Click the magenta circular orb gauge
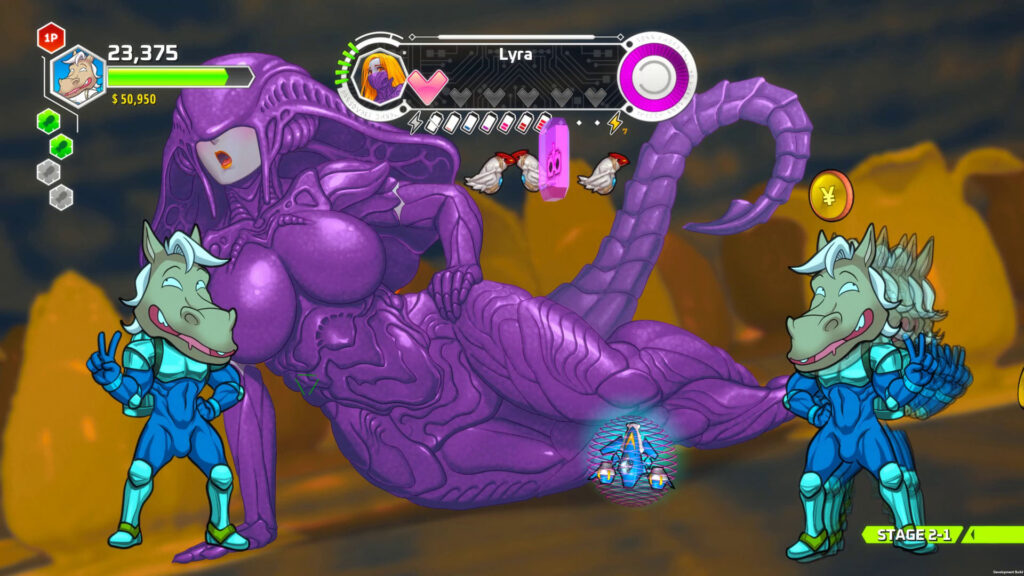 (656, 76)
